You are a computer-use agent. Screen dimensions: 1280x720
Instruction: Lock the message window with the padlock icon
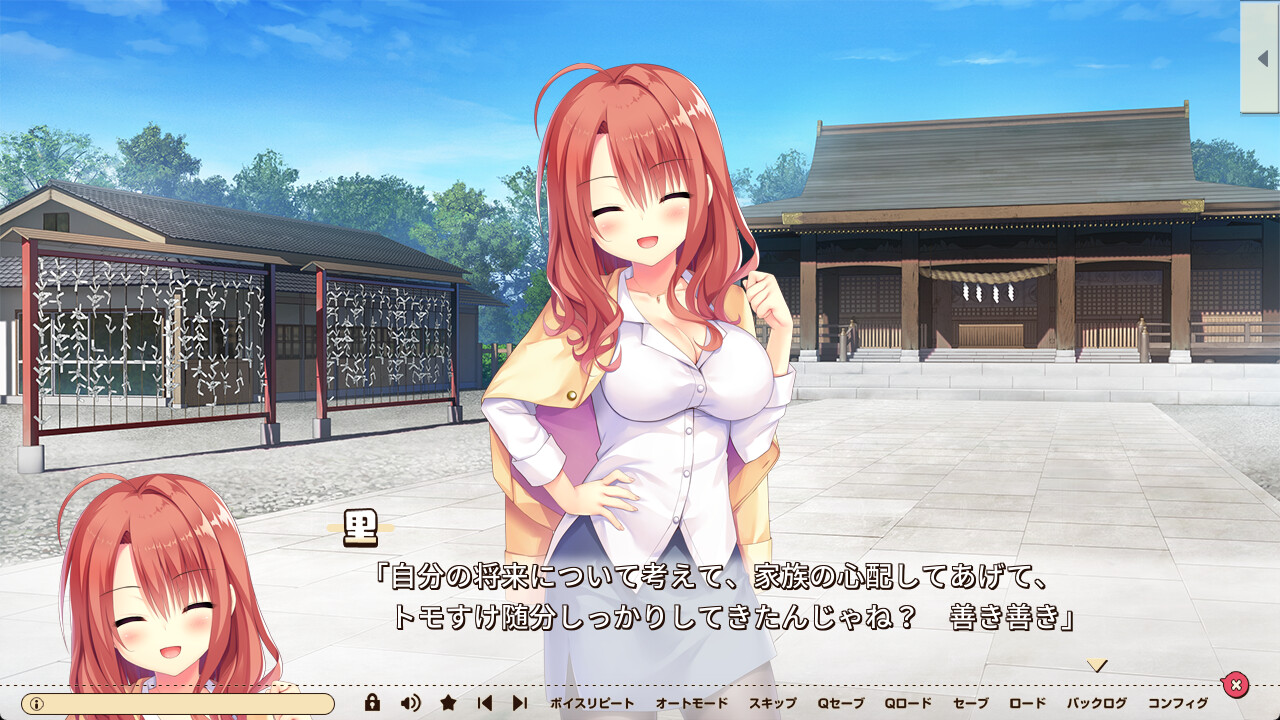click(x=373, y=703)
